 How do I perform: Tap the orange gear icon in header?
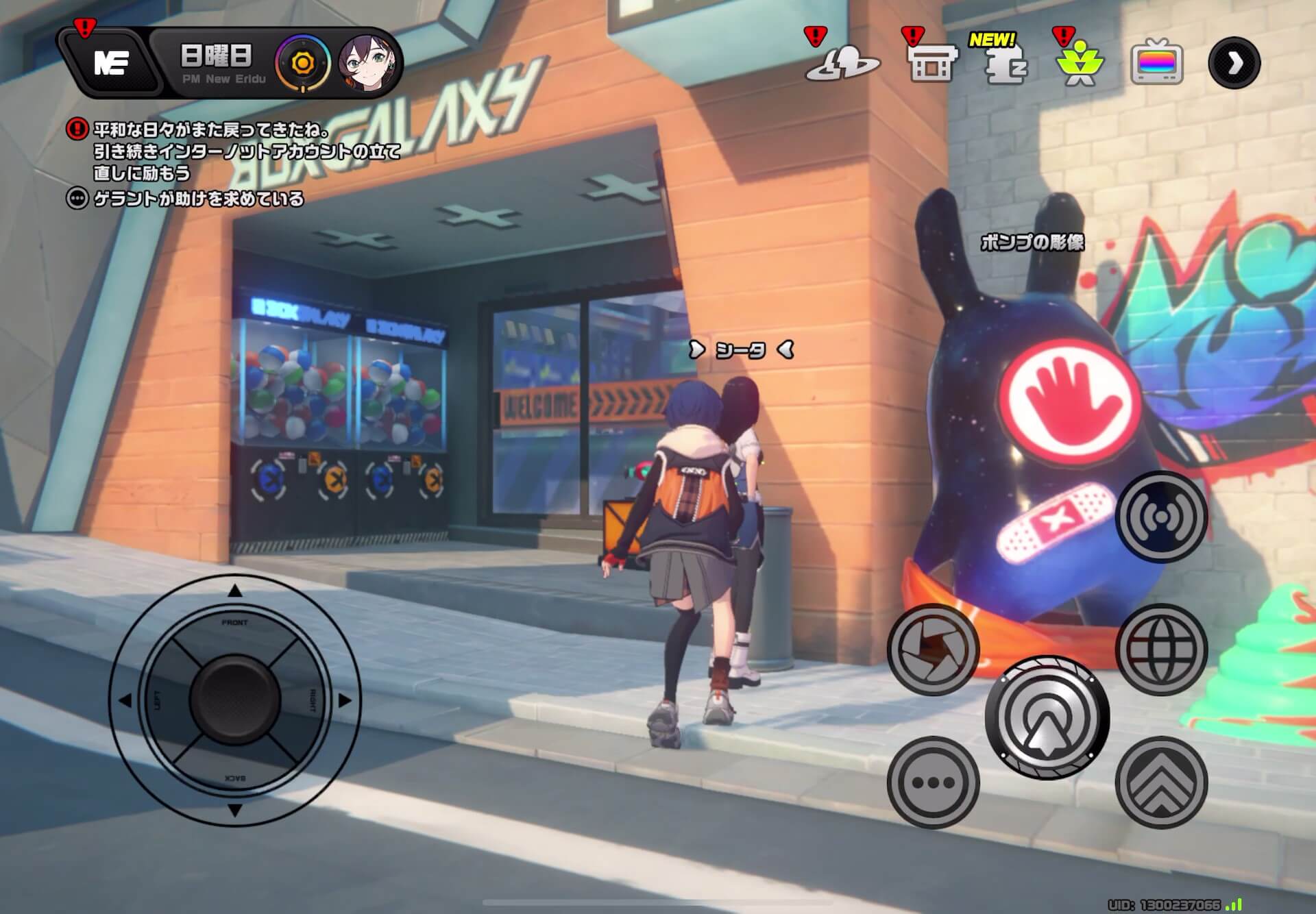[302, 64]
